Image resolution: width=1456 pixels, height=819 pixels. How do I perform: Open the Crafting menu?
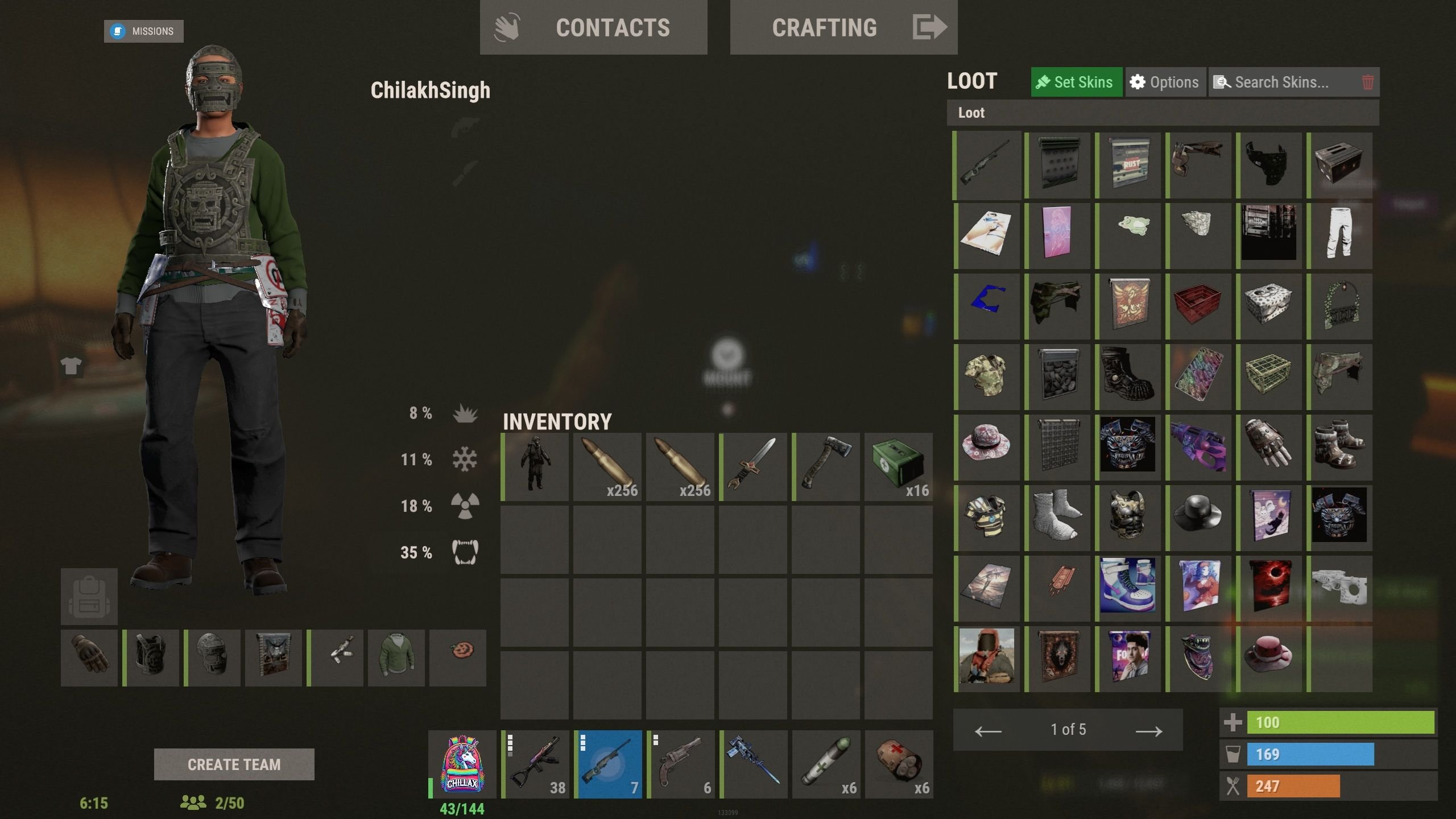843,27
